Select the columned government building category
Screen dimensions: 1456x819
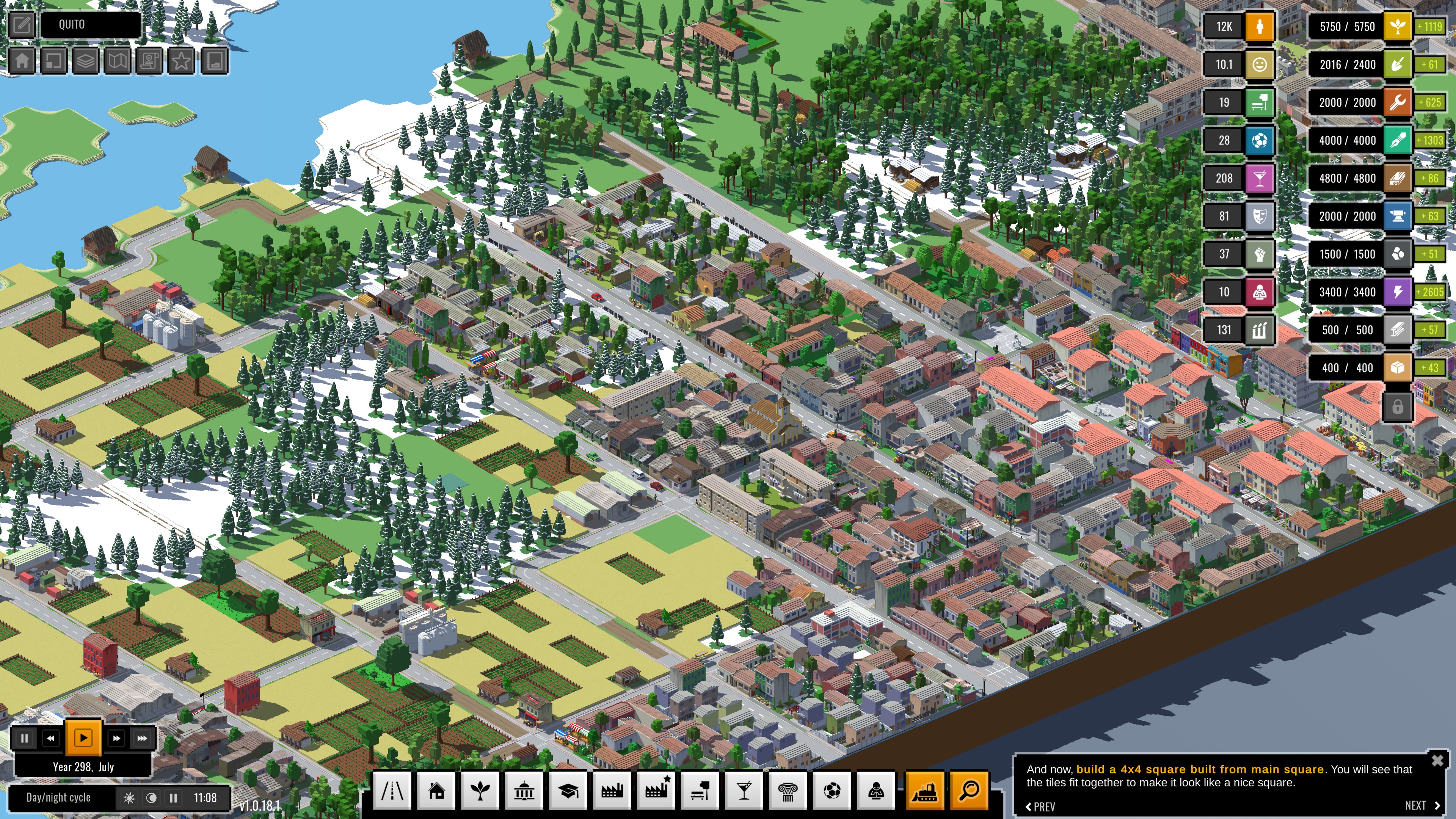524,791
